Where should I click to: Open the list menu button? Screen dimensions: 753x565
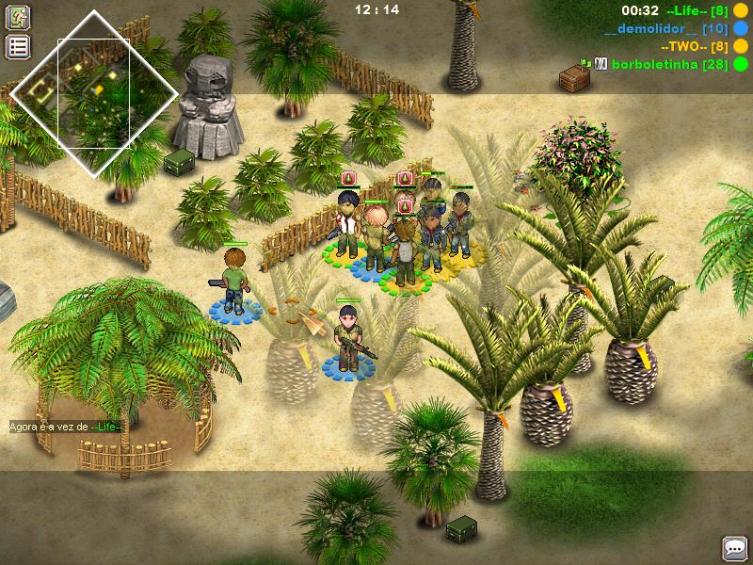(17, 46)
